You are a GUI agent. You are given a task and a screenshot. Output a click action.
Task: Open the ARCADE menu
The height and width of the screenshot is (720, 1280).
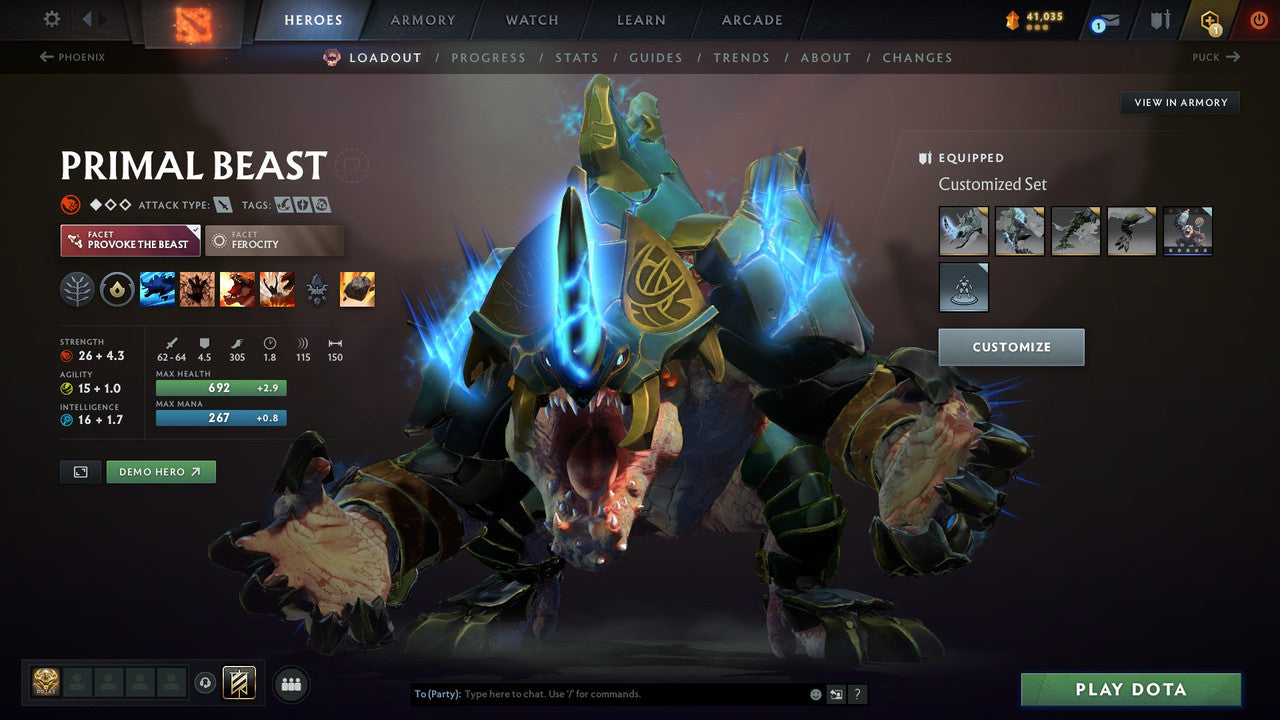click(751, 19)
